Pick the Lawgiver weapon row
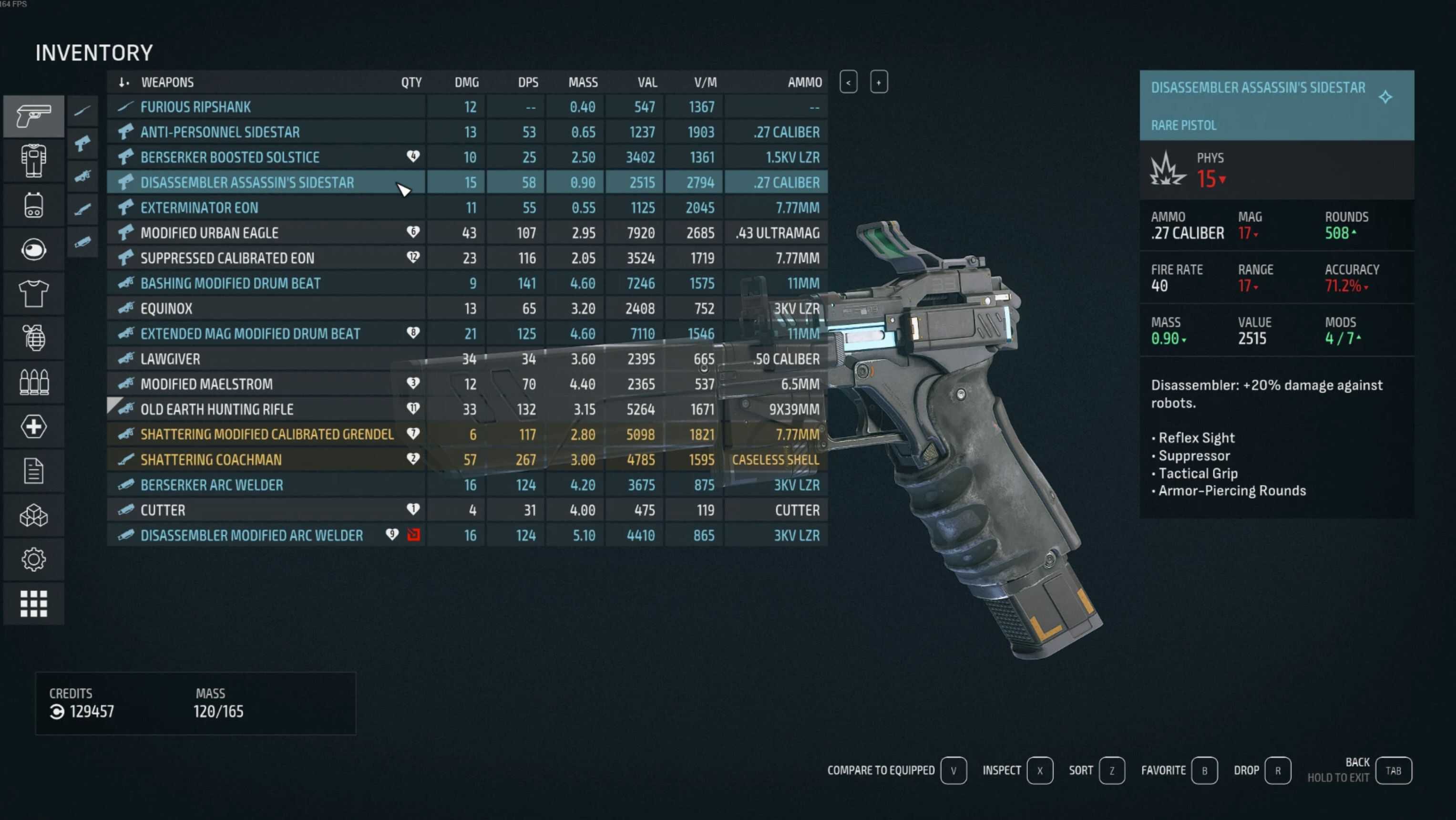1456x820 pixels. 170,359
